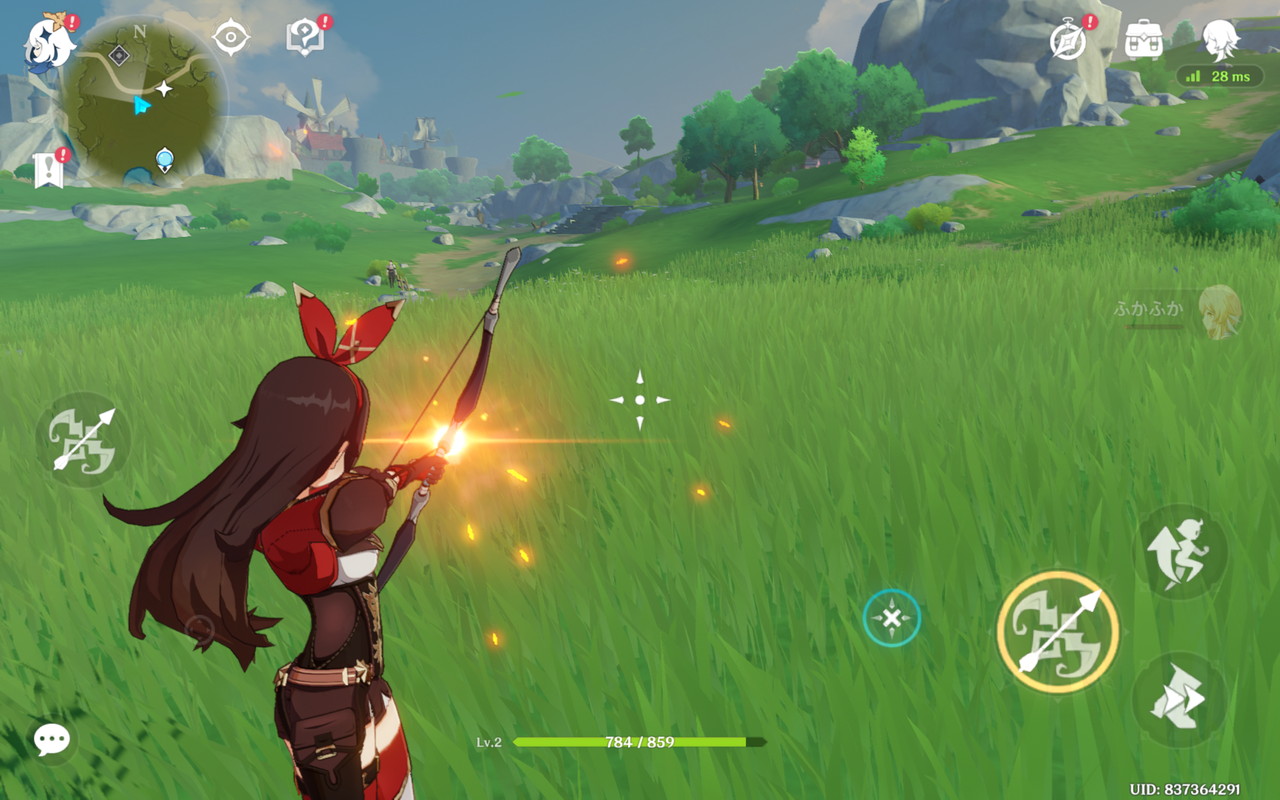Image resolution: width=1280 pixels, height=800 pixels.
Task: Select the party member ふかふか
Action: pos(1218,311)
